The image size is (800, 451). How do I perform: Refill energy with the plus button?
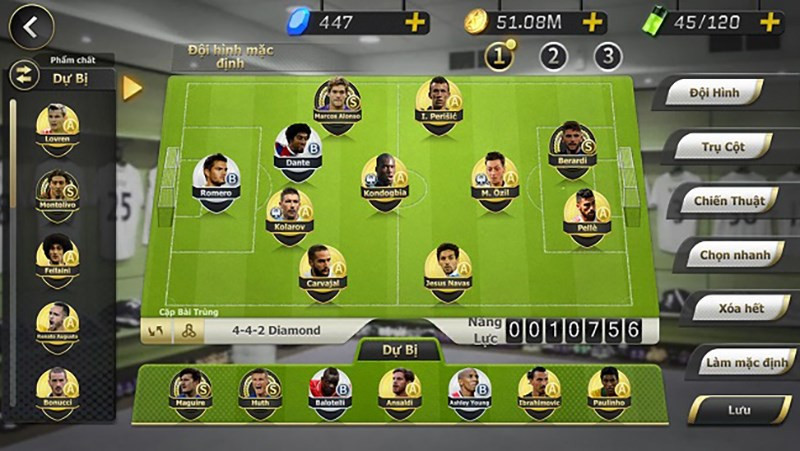(769, 21)
